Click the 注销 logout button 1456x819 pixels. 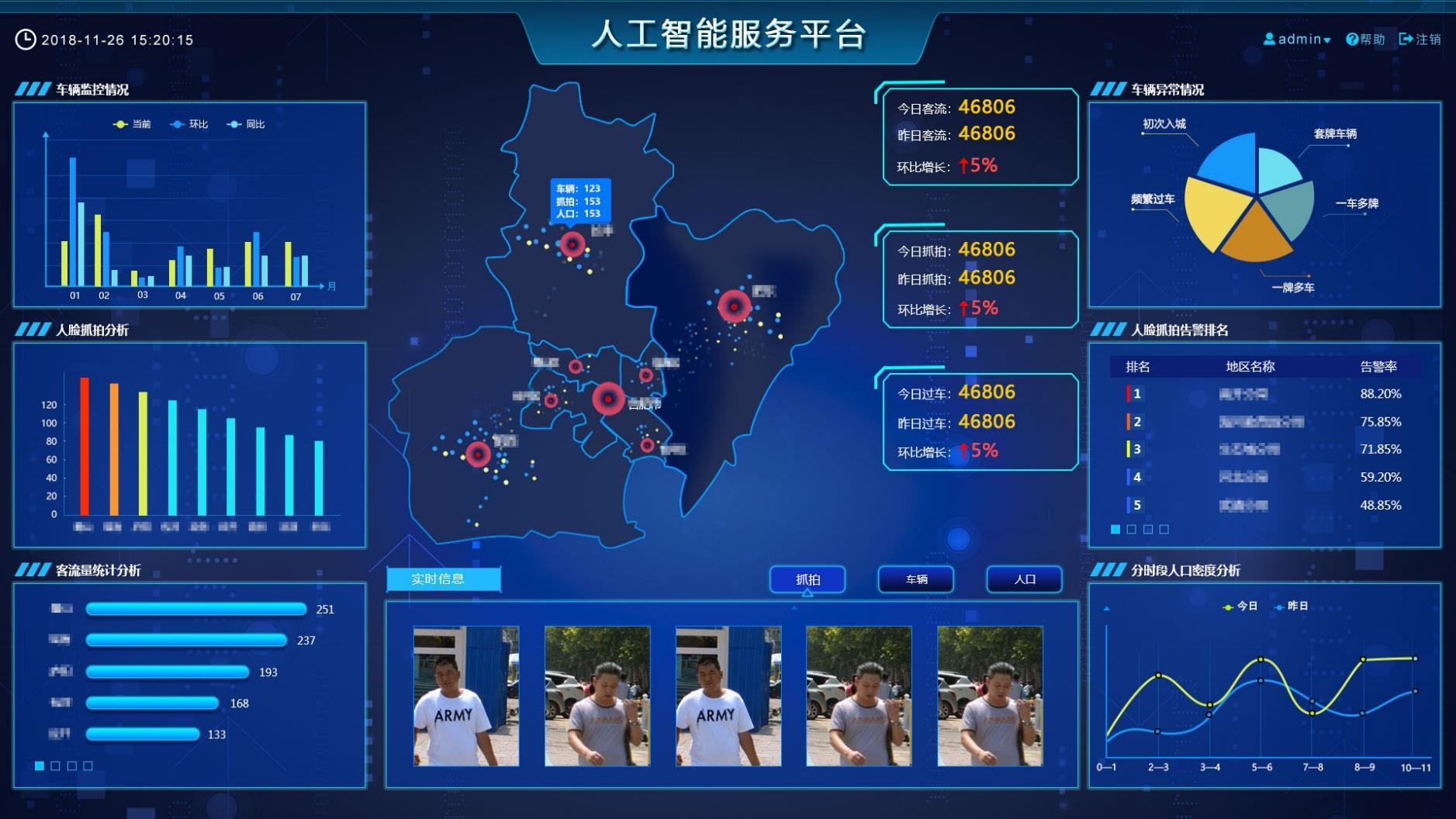(1420, 39)
